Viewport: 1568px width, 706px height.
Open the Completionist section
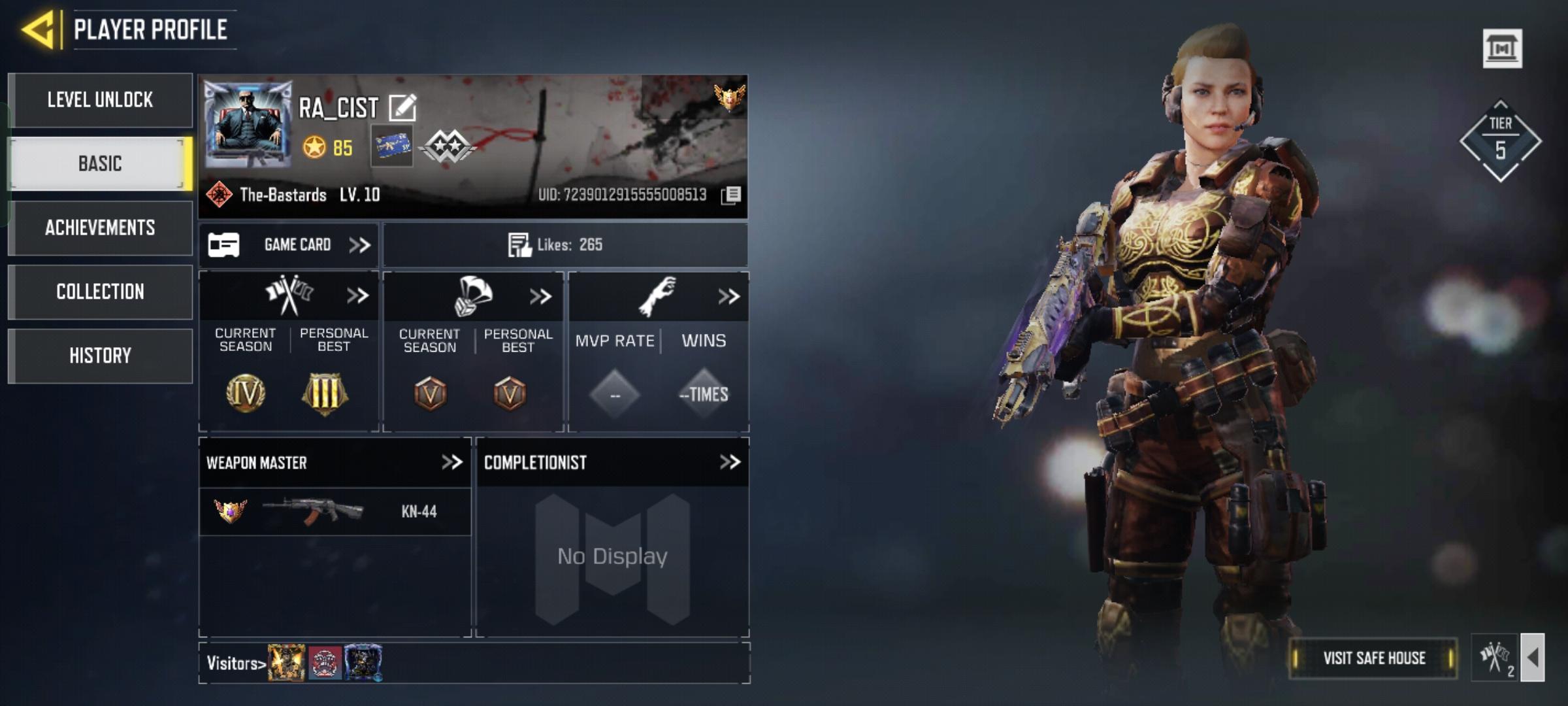point(730,463)
